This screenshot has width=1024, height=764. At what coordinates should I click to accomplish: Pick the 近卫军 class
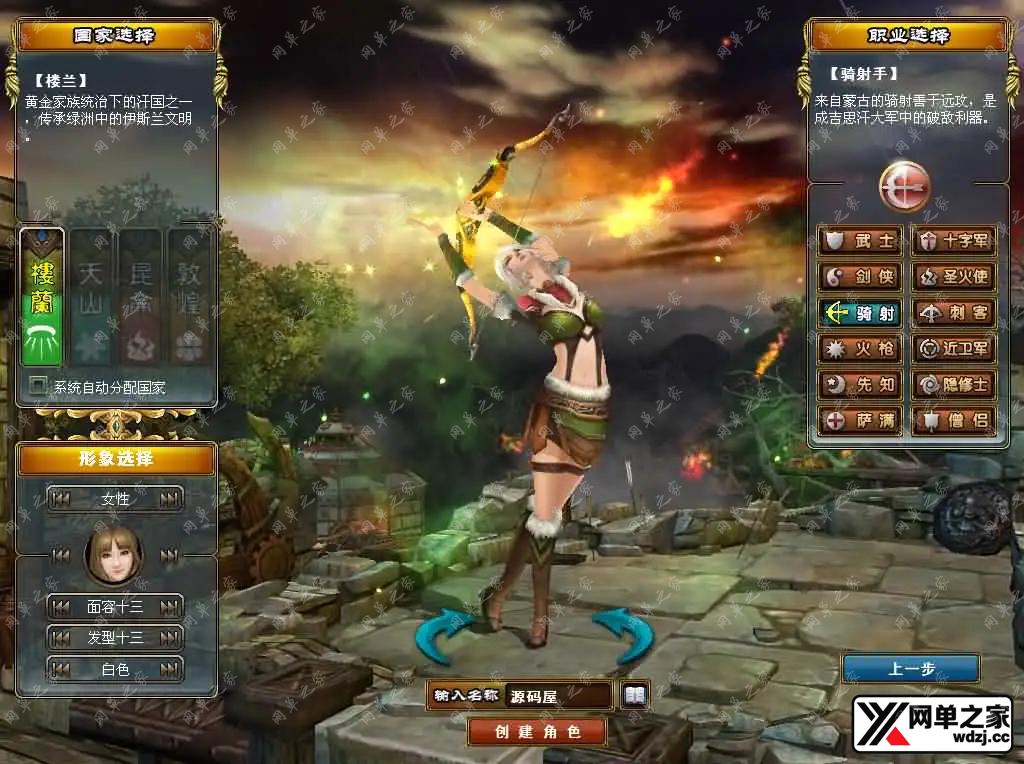(954, 349)
